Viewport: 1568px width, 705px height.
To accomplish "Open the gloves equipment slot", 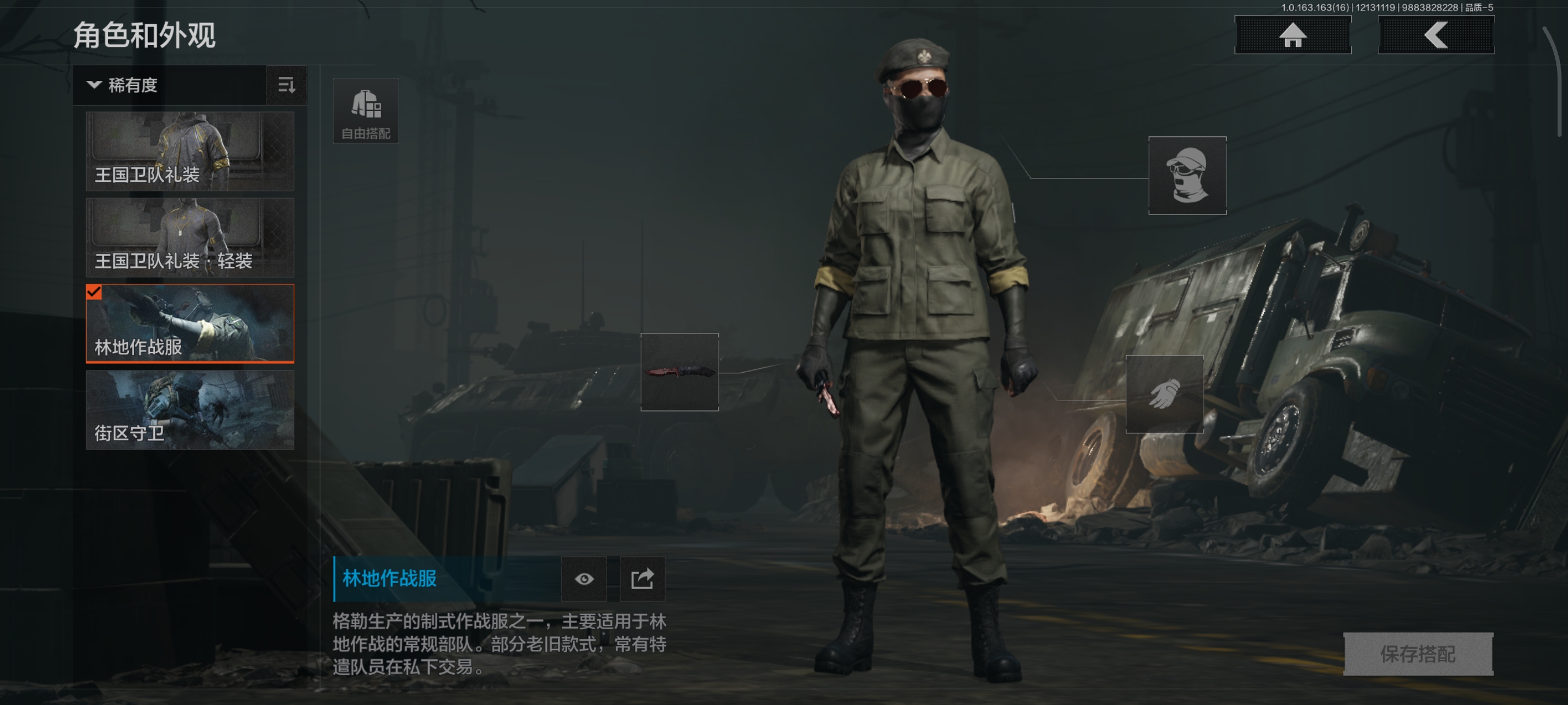I will [x=1164, y=394].
